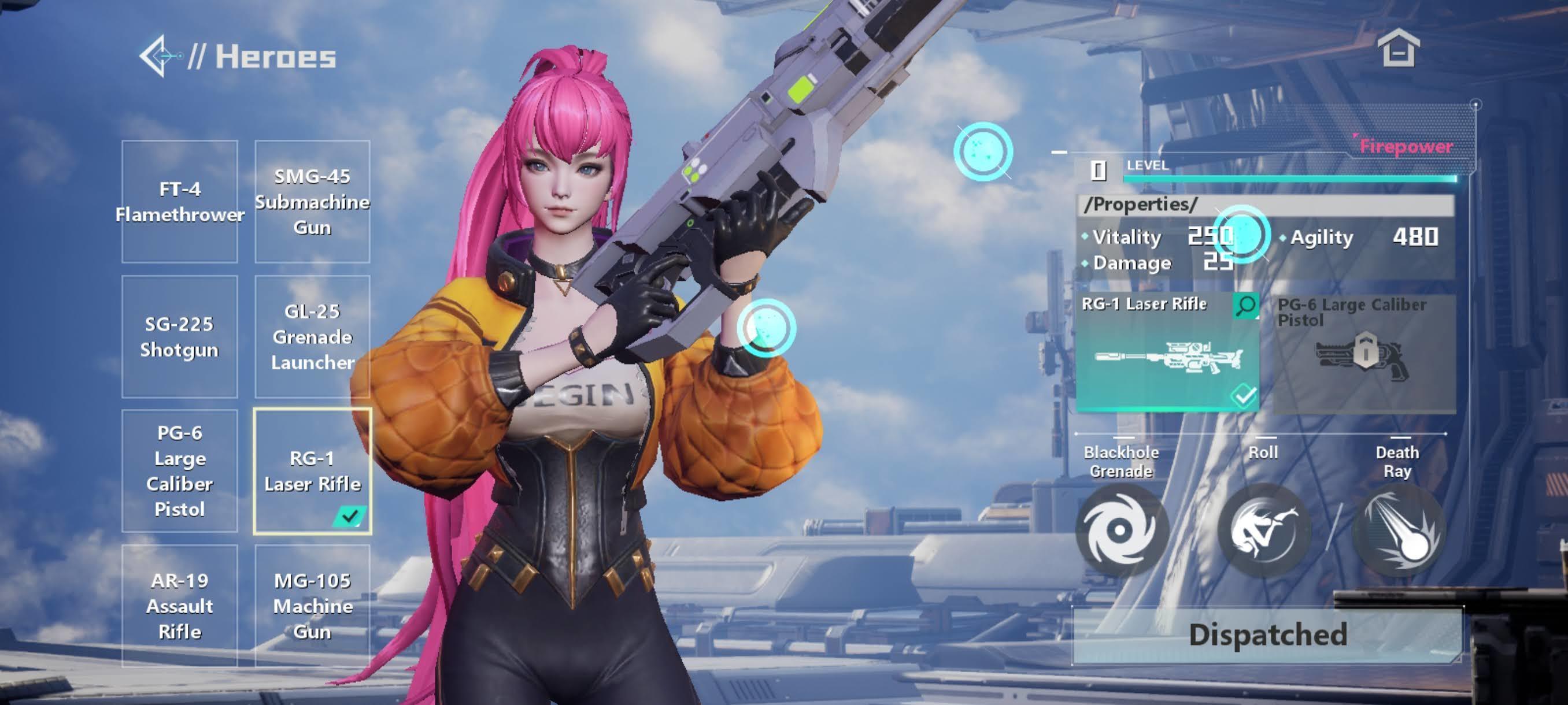Choose the PG-6 Large Caliber Pistol tile
Screen dimensions: 1568x705
click(x=180, y=471)
